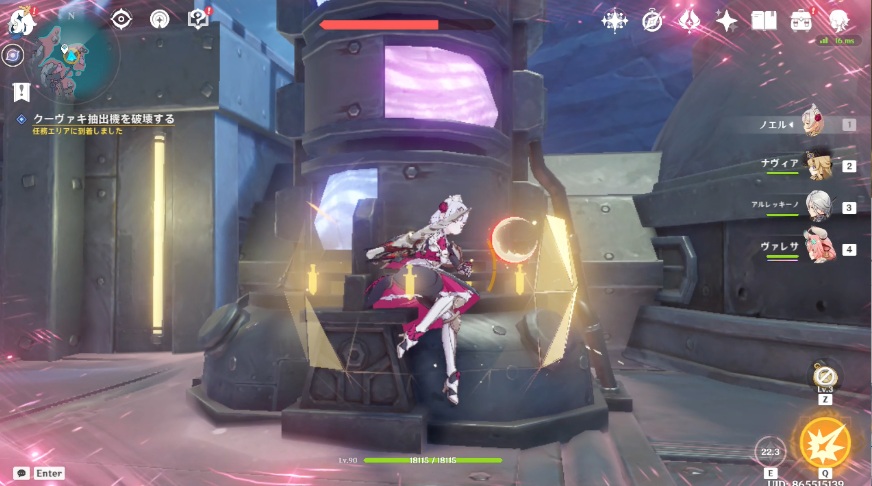The height and width of the screenshot is (486, 872).
Task: Activate the glowing Elemental Burst button
Action: tap(825, 443)
